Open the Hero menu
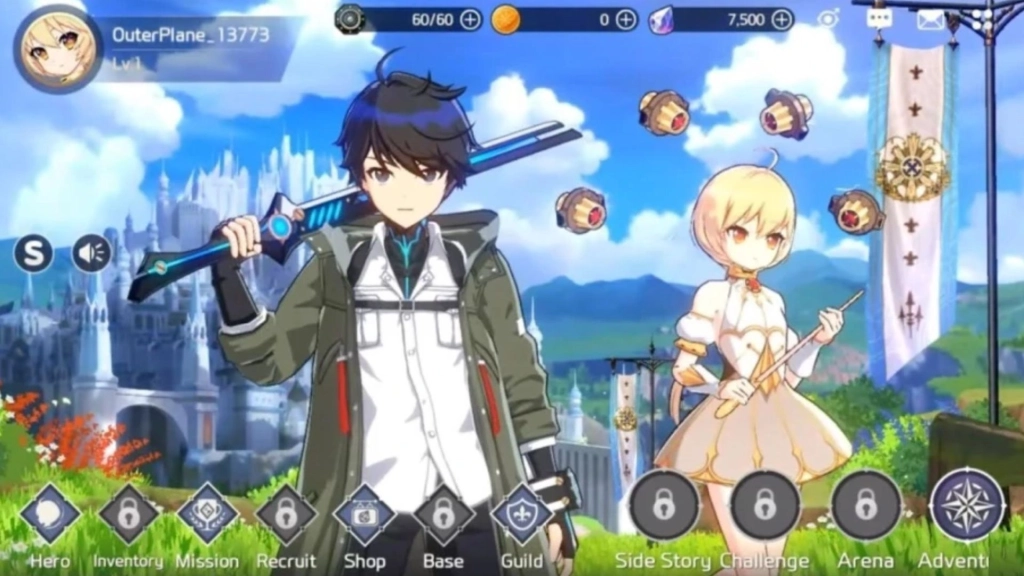1024x576 pixels. (x=50, y=514)
